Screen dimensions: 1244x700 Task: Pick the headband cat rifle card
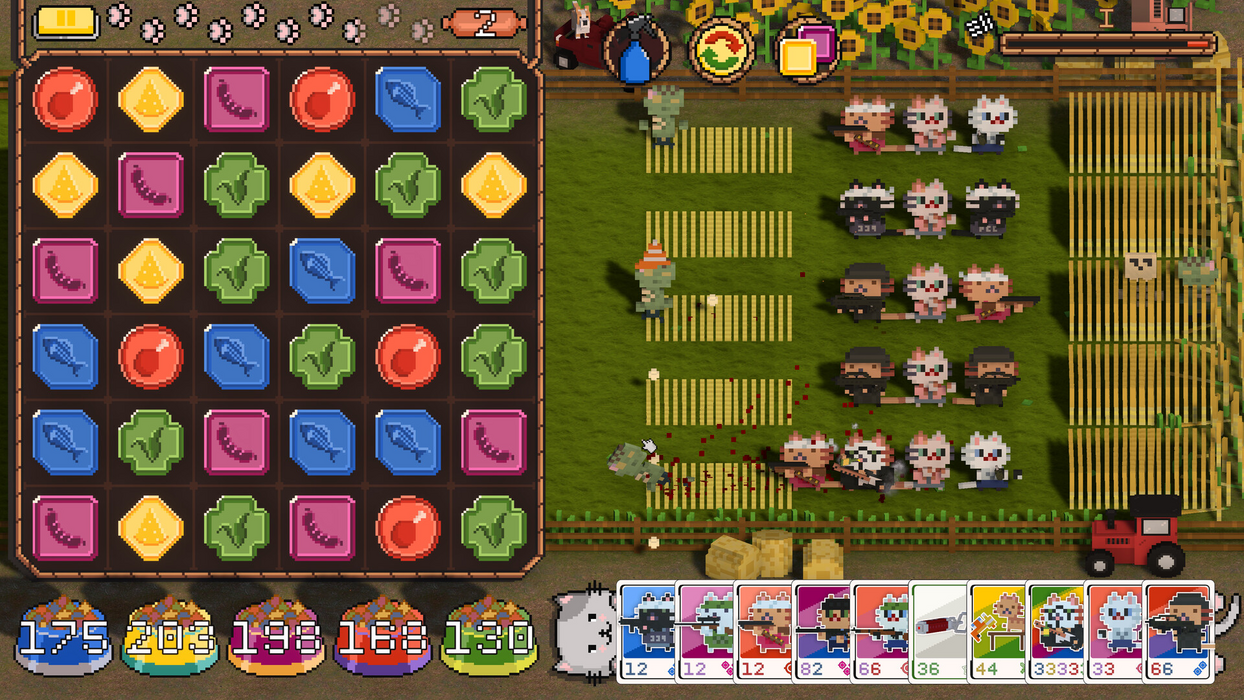pos(763,630)
